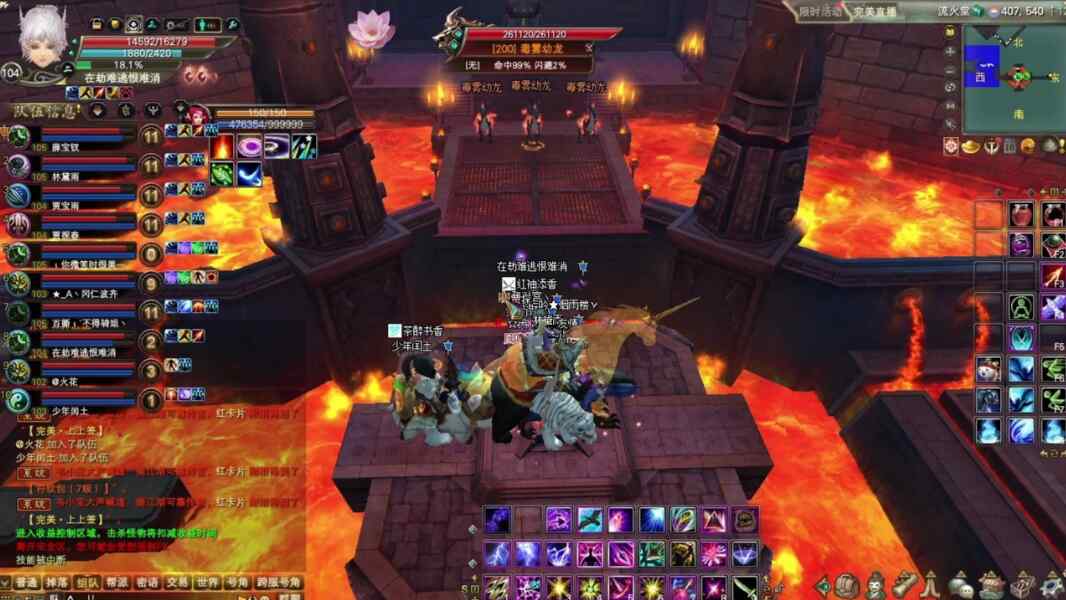Open the 限时活动 limited-time events button
Viewport: 1066px width, 600px height.
click(x=821, y=12)
